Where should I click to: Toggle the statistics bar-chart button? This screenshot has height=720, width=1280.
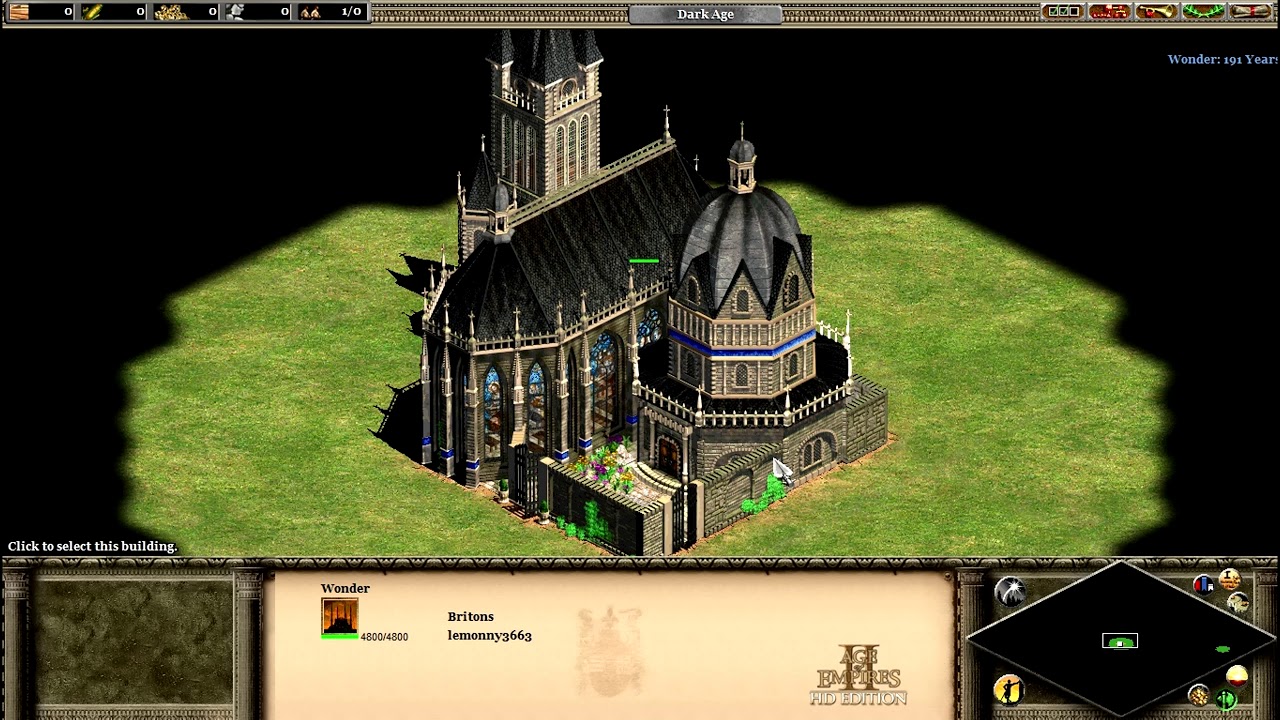[1203, 585]
